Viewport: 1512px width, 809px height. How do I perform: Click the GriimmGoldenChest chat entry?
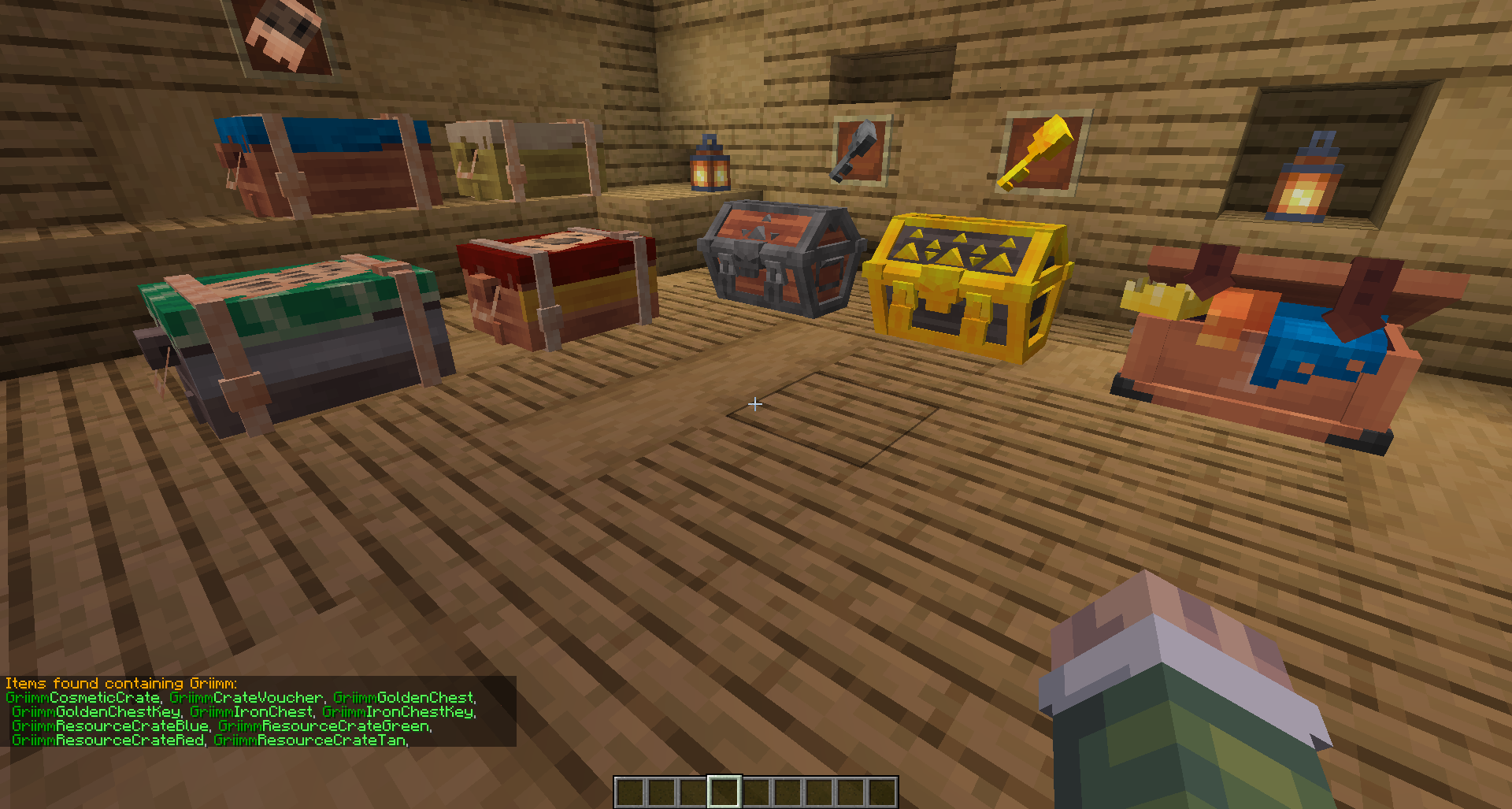pyautogui.click(x=404, y=697)
